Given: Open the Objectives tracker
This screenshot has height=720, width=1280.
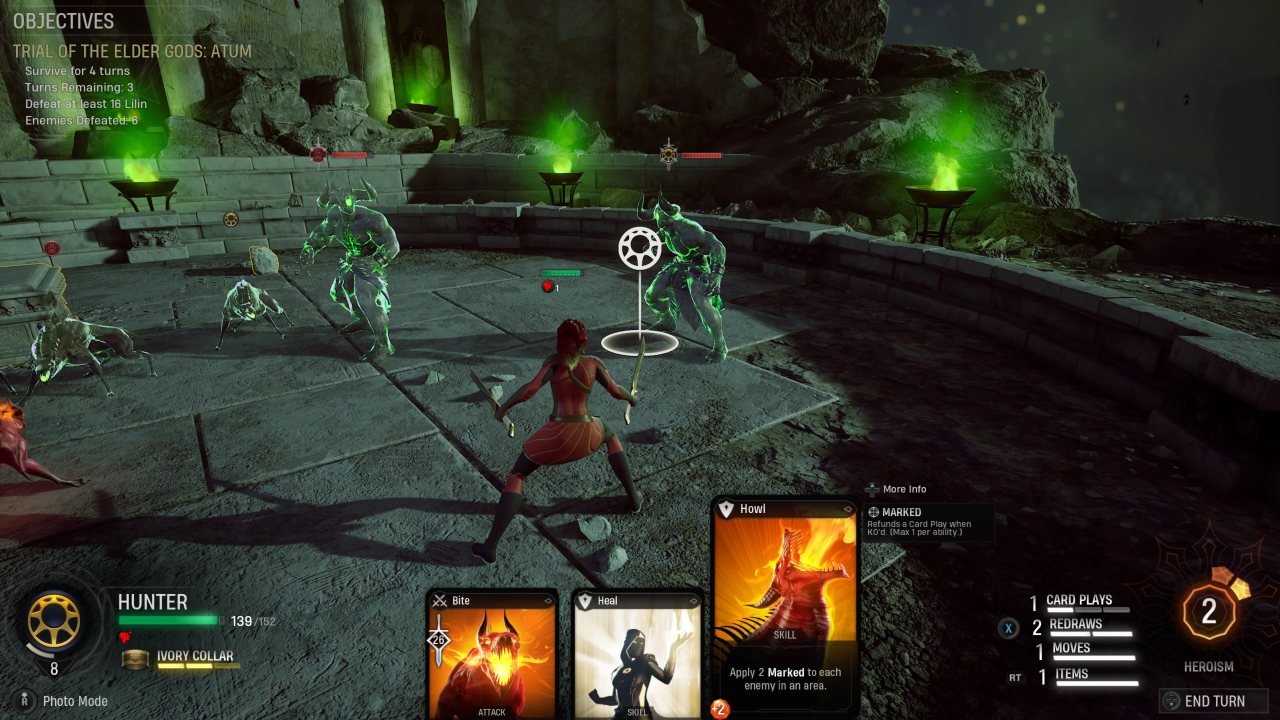Looking at the screenshot, I should pos(64,21).
